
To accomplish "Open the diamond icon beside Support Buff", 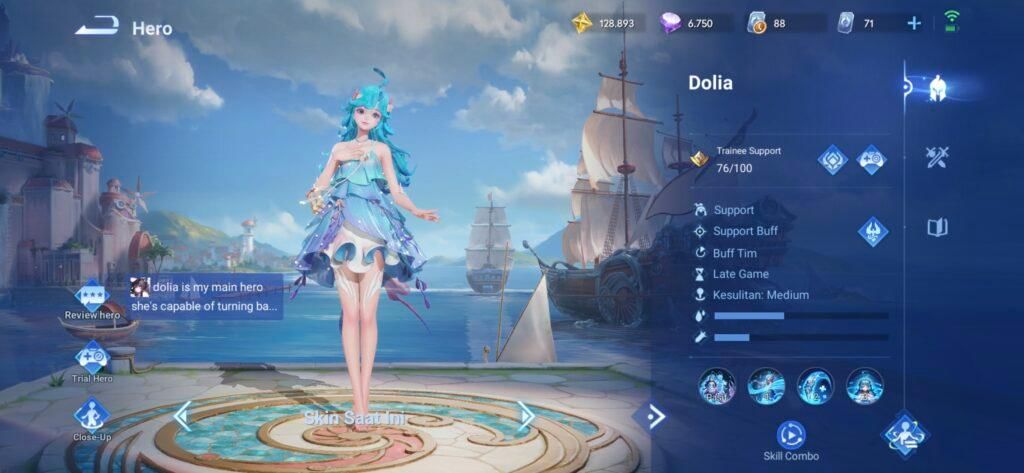I will coord(872,232).
